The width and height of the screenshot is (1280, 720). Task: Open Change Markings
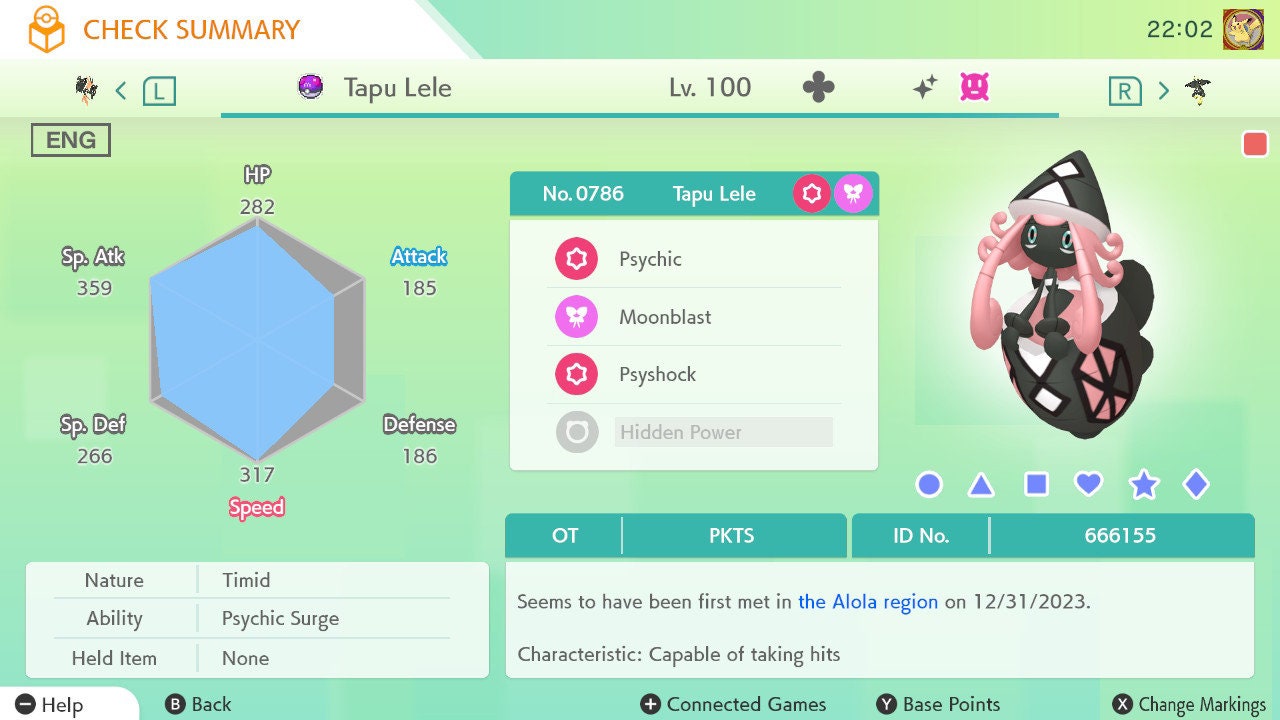point(1190,705)
